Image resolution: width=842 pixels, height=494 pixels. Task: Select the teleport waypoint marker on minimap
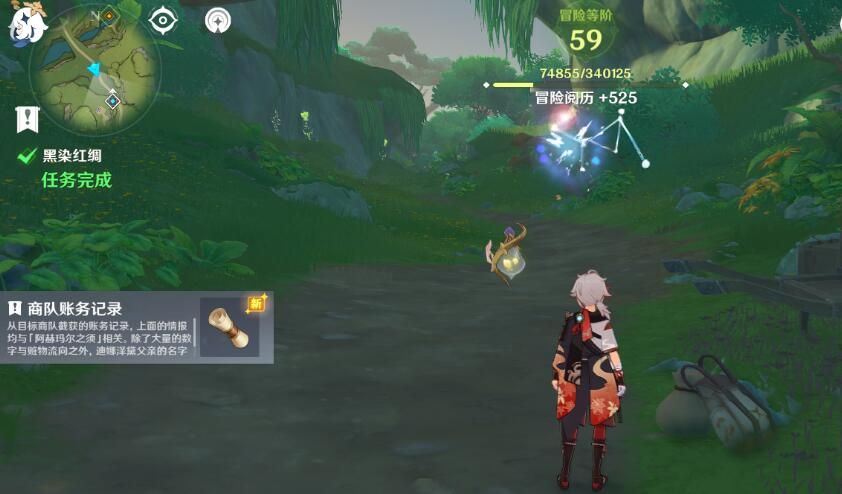[x=113, y=100]
